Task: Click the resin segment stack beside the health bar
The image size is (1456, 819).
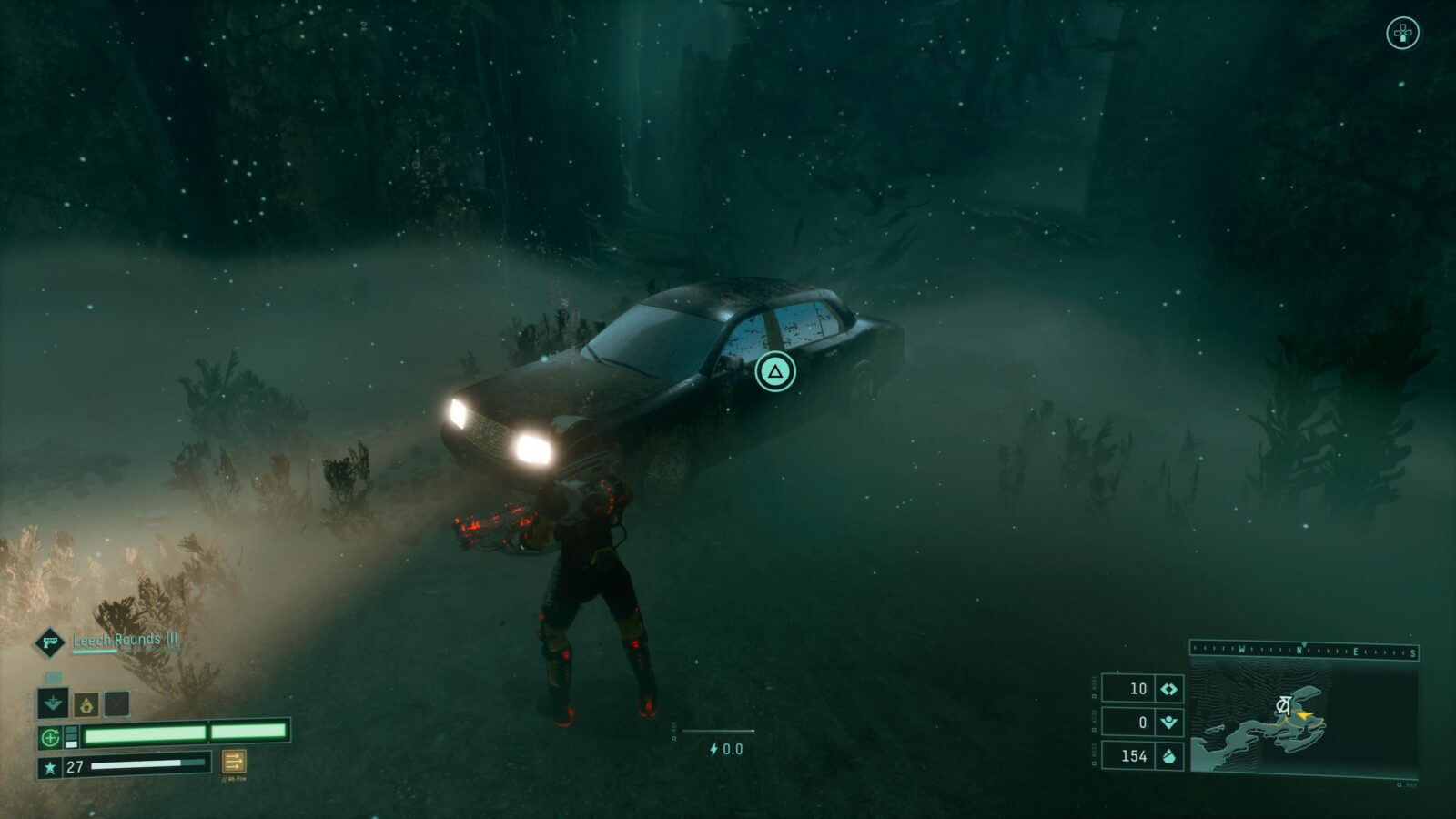Action: click(x=71, y=735)
